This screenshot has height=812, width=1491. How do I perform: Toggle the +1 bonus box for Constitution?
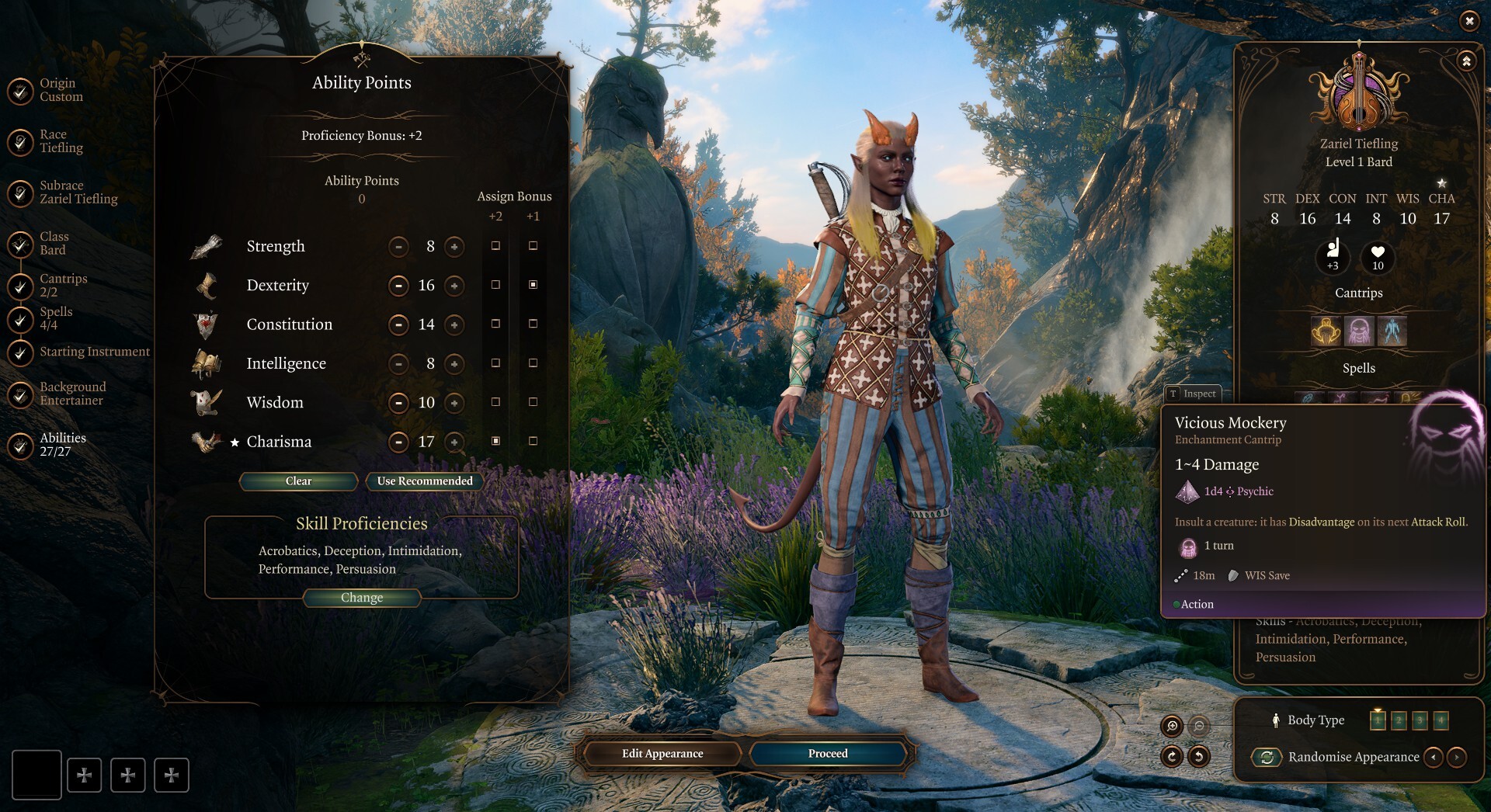[533, 324]
